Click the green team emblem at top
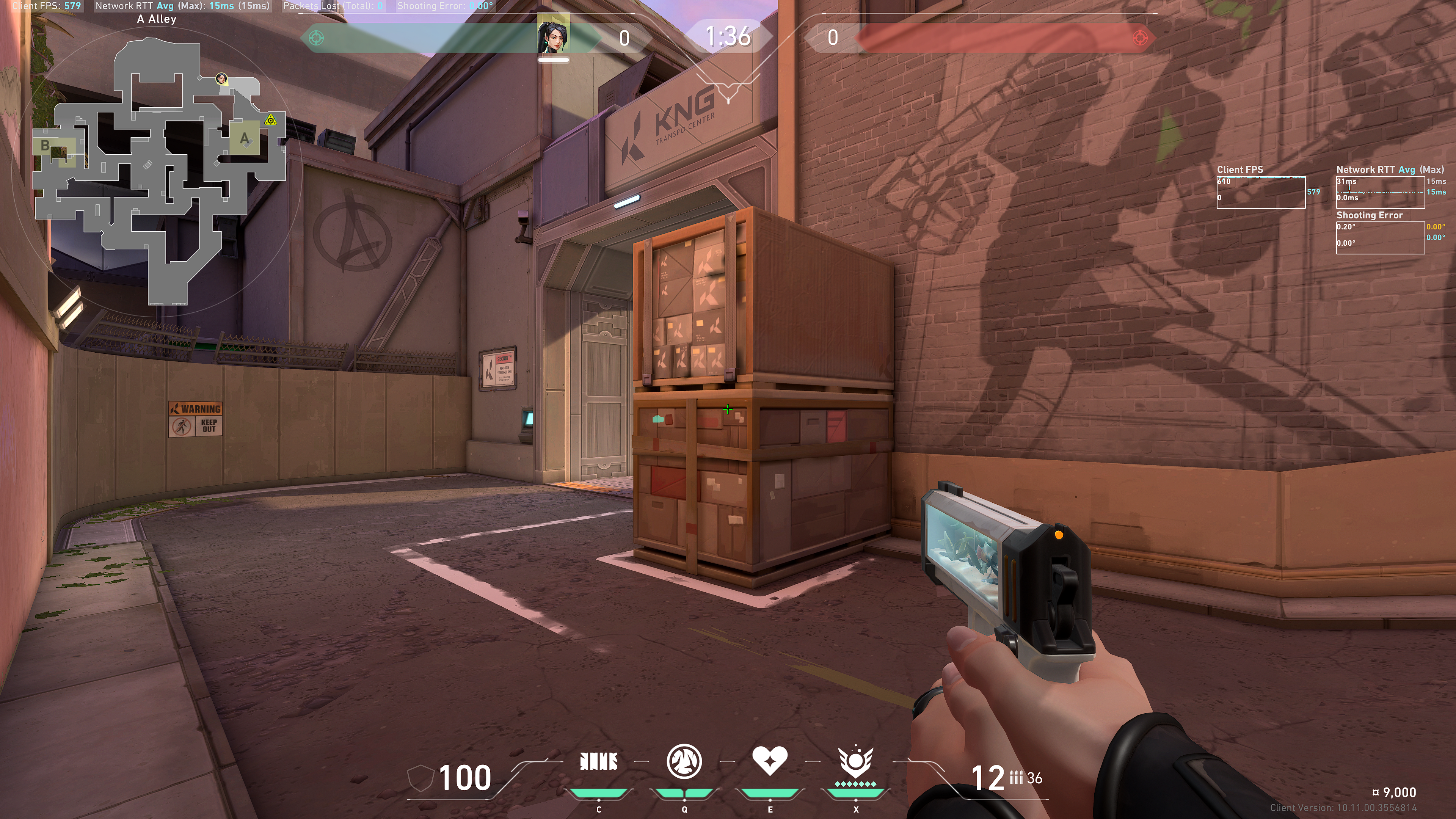This screenshot has width=1456, height=819. (317, 38)
